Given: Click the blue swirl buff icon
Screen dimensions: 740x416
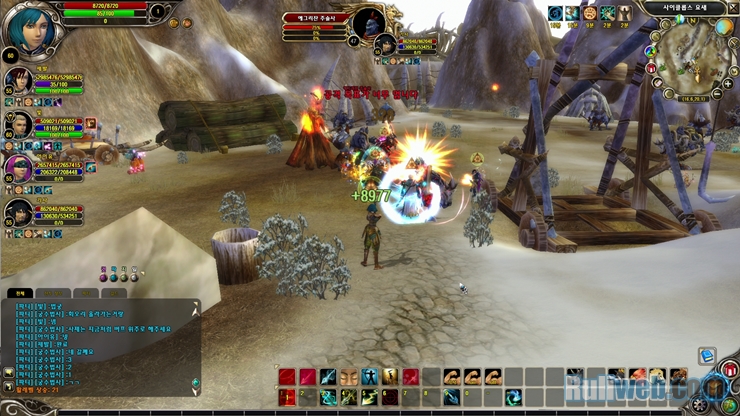Looking at the screenshot, I should coord(555,13).
